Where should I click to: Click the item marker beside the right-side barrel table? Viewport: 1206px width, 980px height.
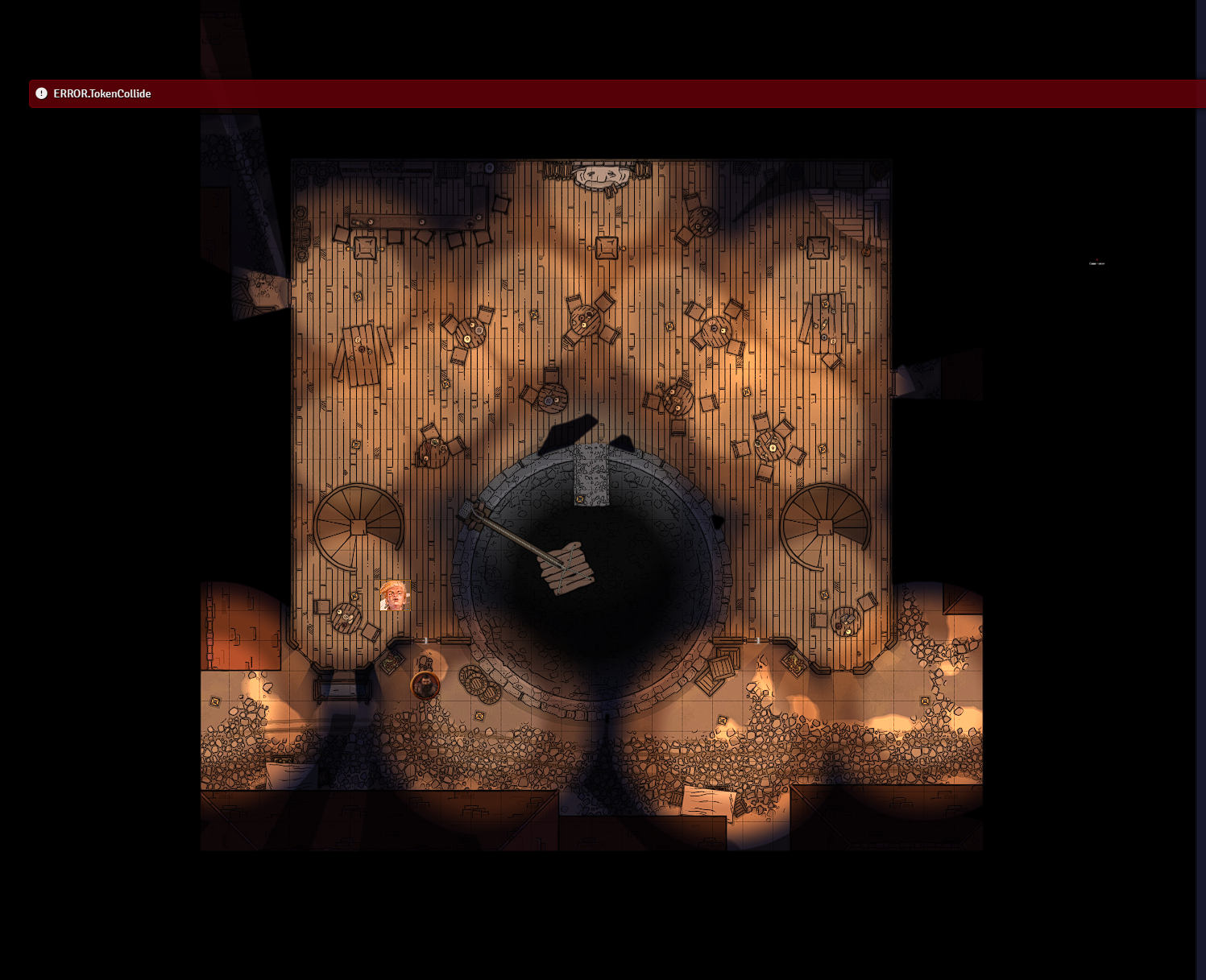(x=824, y=594)
